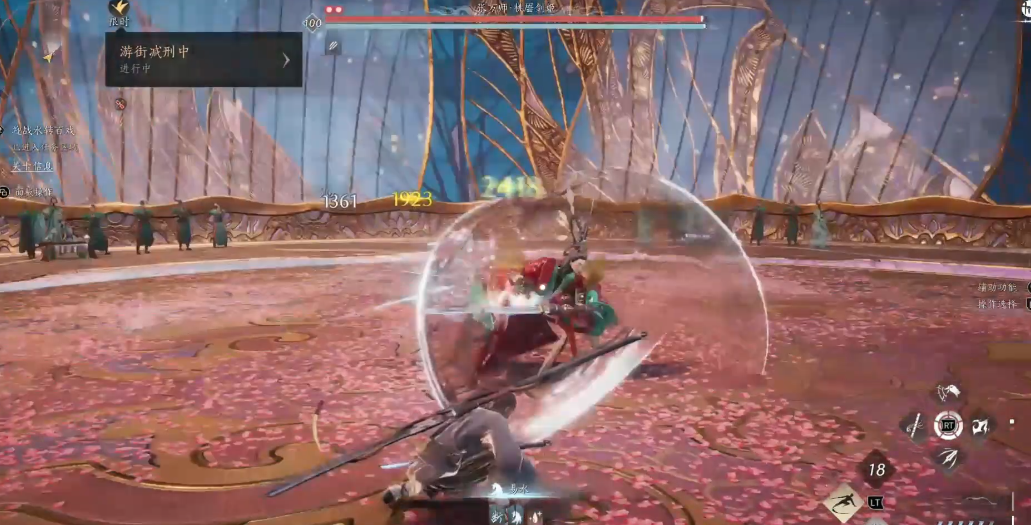Image resolution: width=1031 pixels, height=525 pixels.
Task: Select the sword skill in the skill wheel
Action: point(915,426)
